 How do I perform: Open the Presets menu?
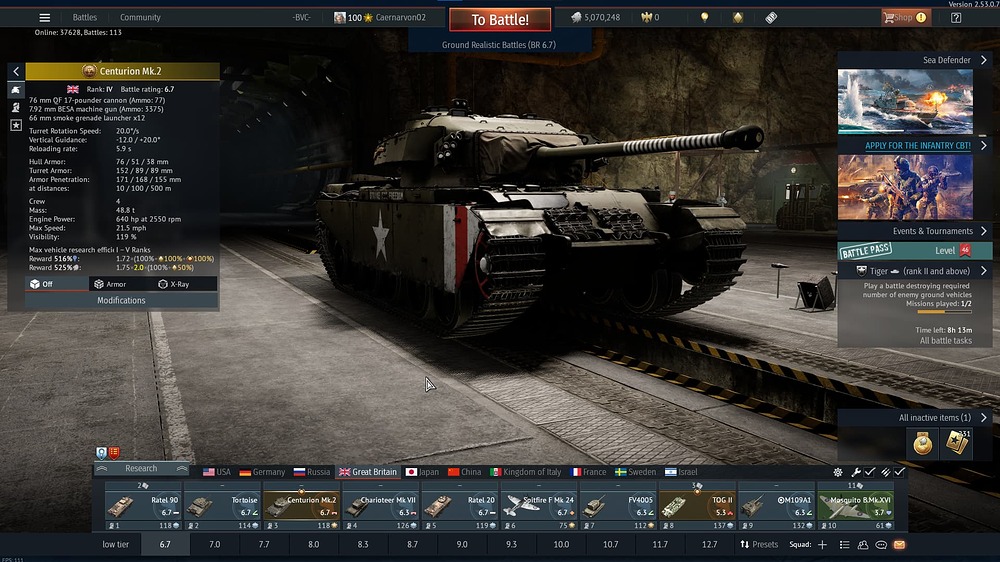(x=759, y=545)
